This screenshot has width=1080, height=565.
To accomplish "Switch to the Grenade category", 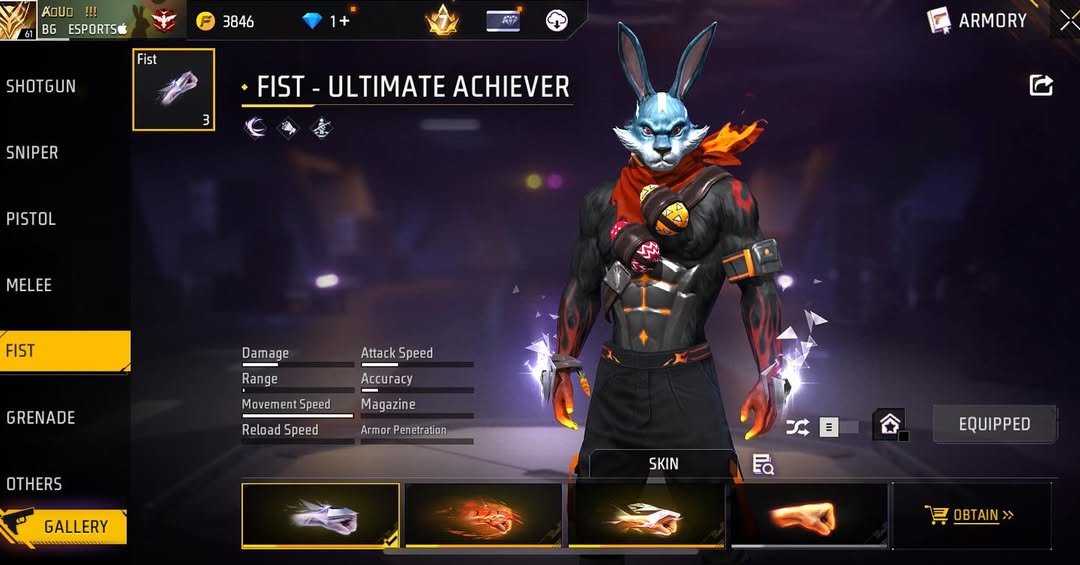I will [x=41, y=417].
